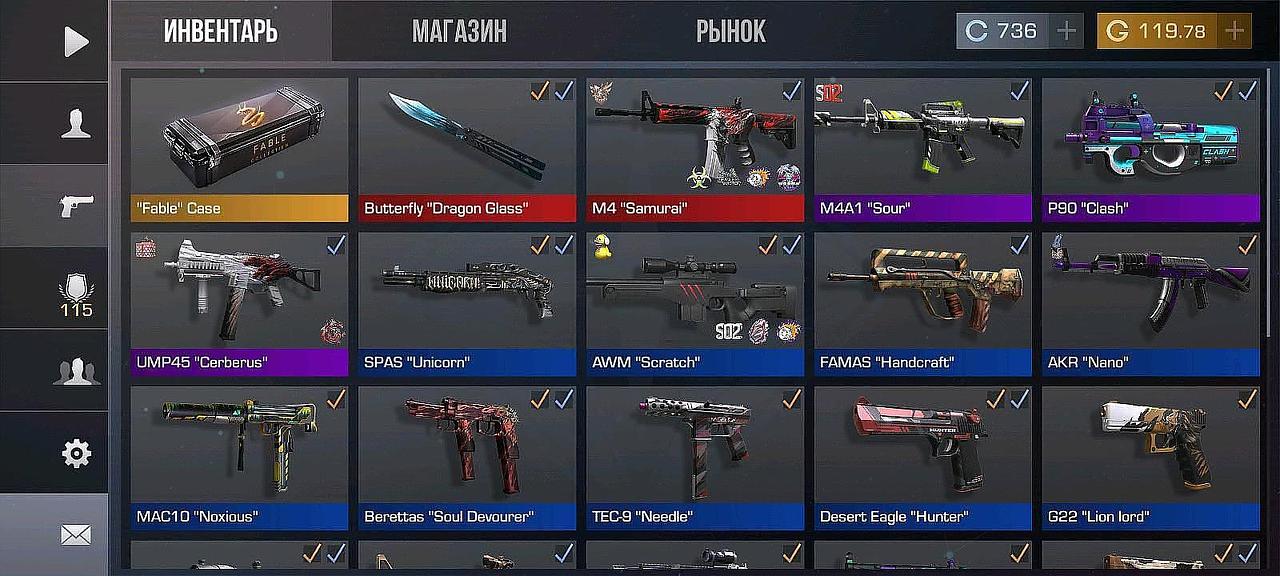Open the gear settings icon

click(75, 453)
